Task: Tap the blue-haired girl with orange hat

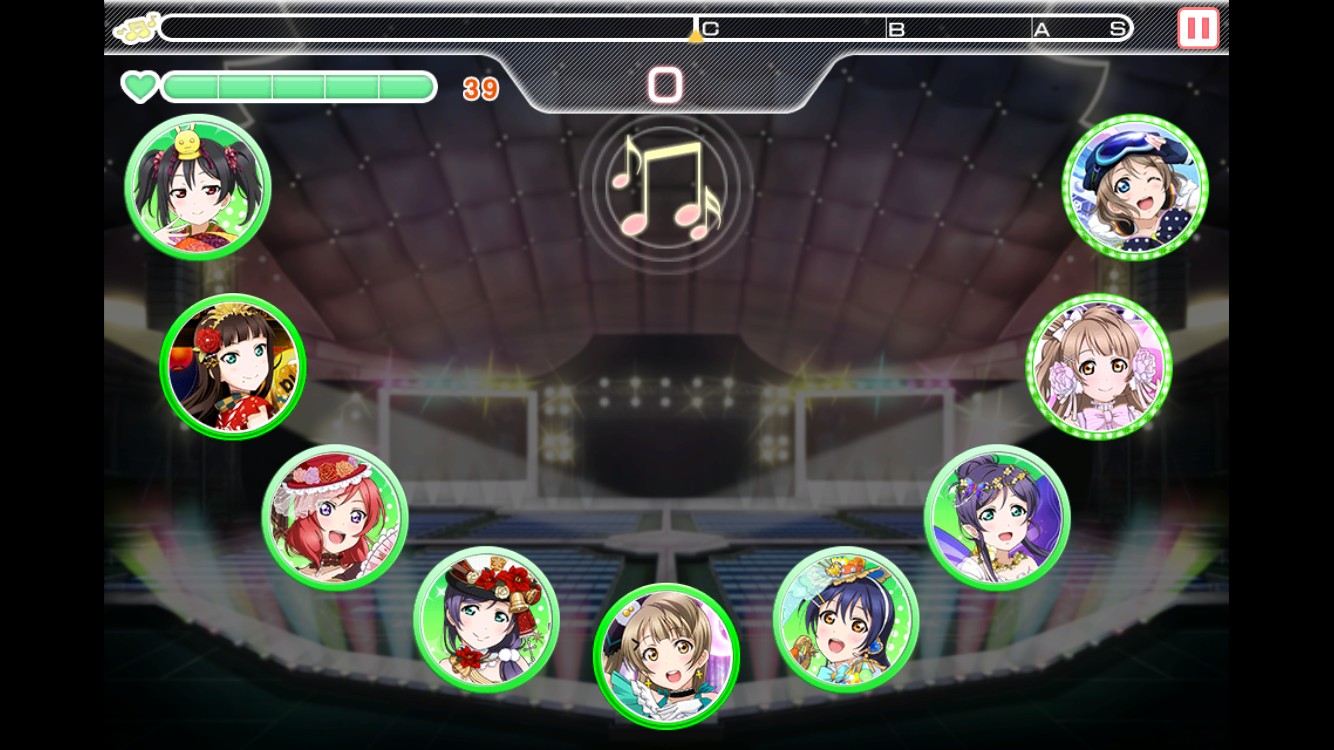Action: pos(846,619)
